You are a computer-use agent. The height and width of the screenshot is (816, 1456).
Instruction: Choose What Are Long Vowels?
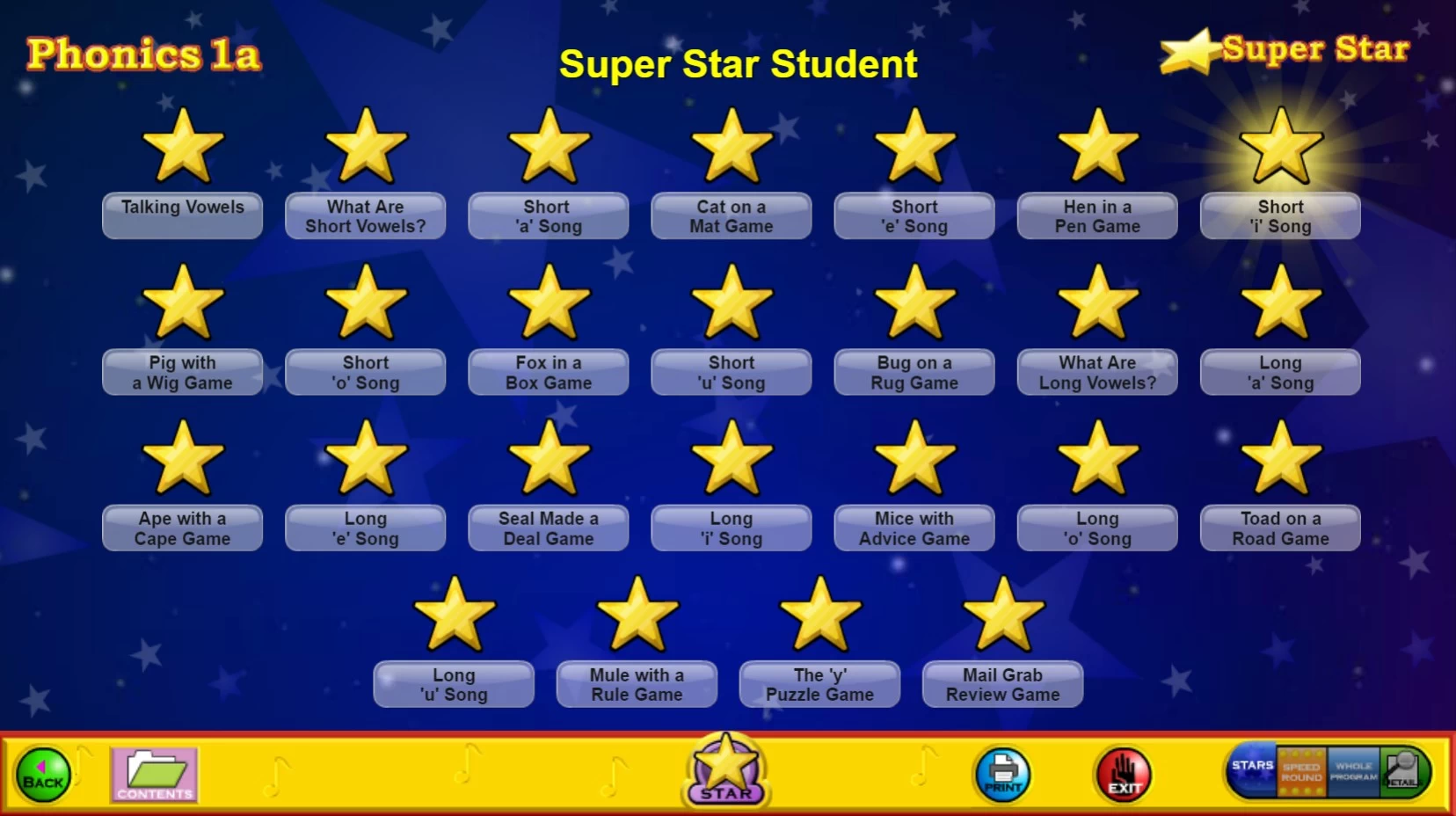tap(1097, 373)
